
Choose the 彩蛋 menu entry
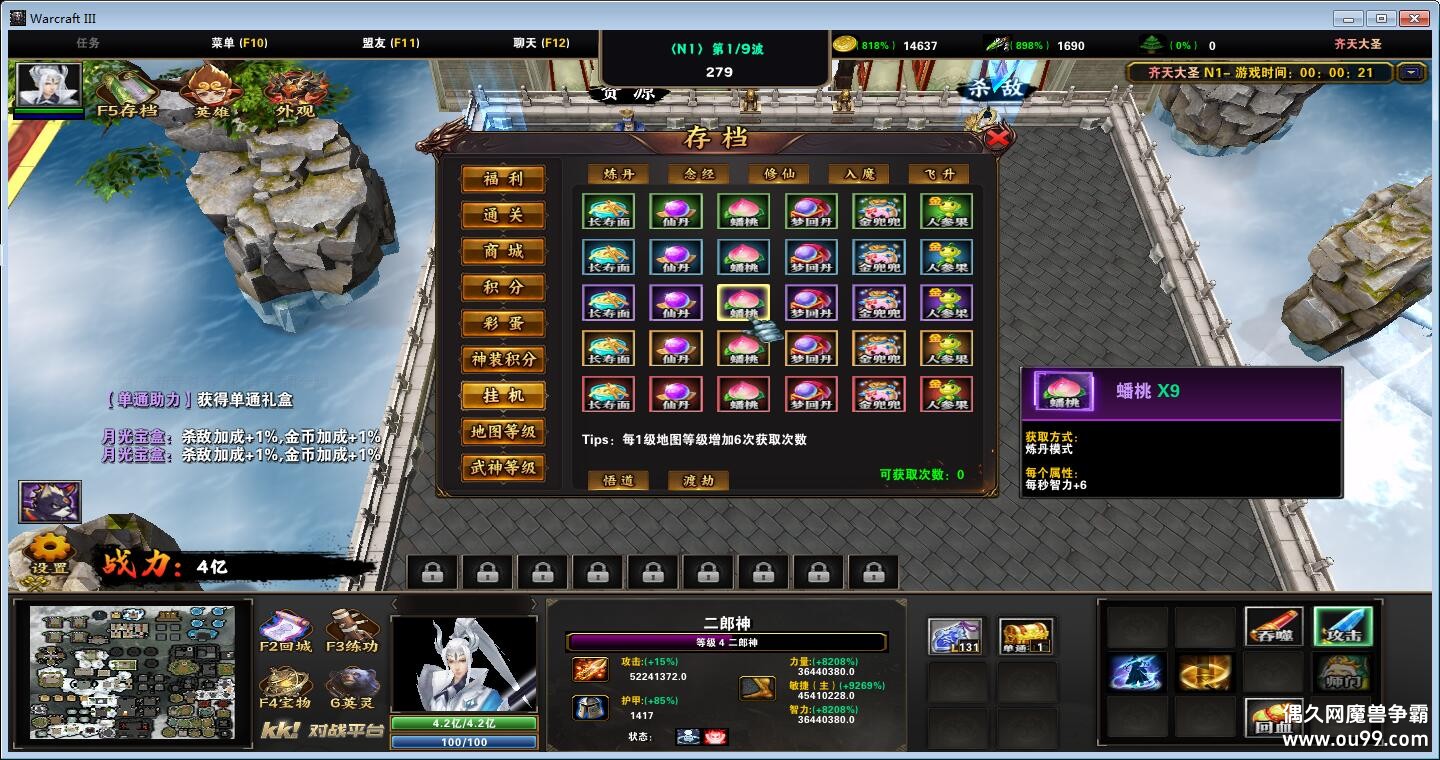tap(503, 323)
